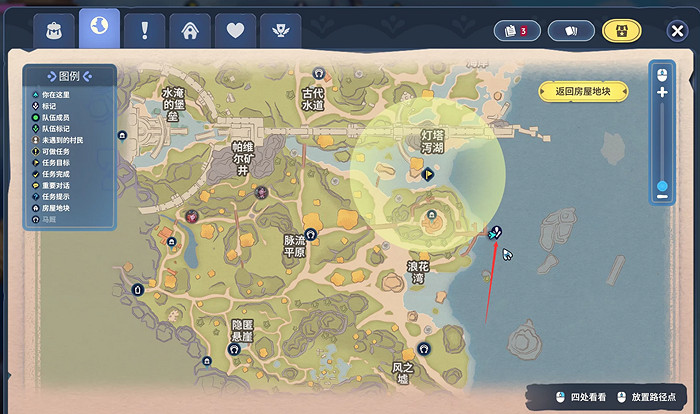Click the blue map zoom slider handle
700x414 pixels.
click(661, 185)
